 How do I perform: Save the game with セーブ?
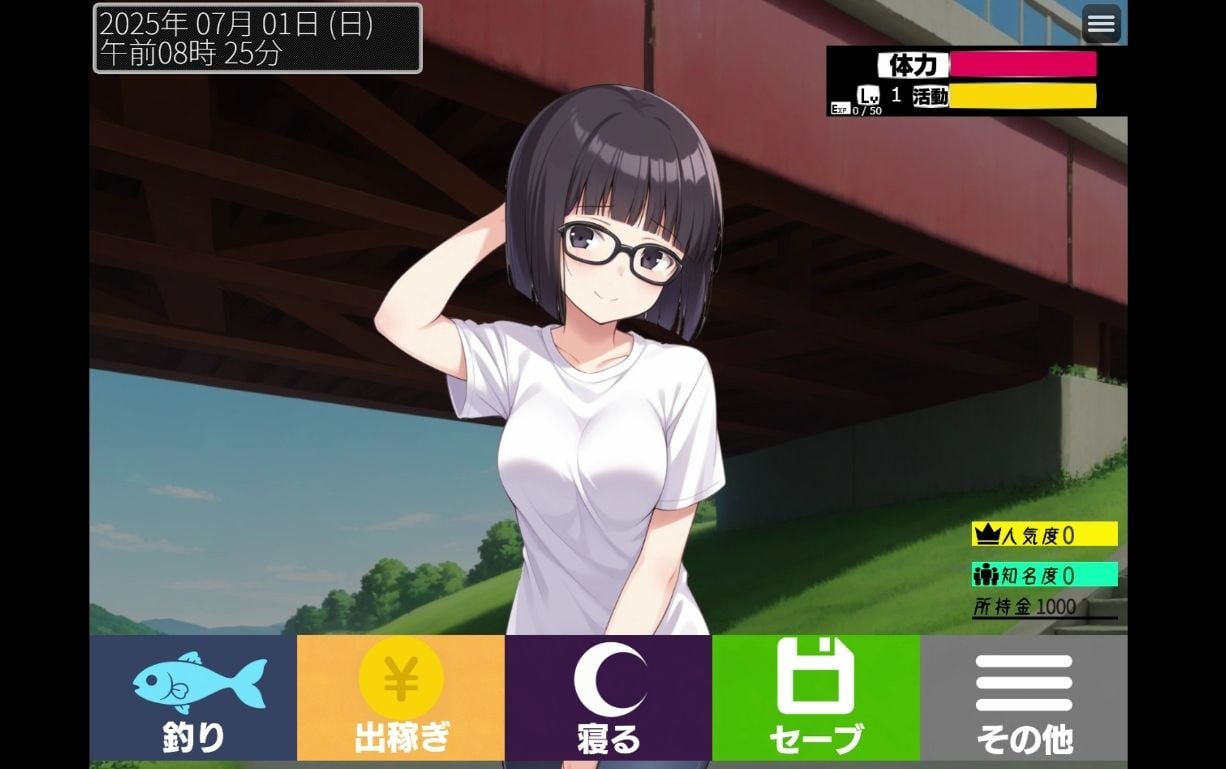815,698
